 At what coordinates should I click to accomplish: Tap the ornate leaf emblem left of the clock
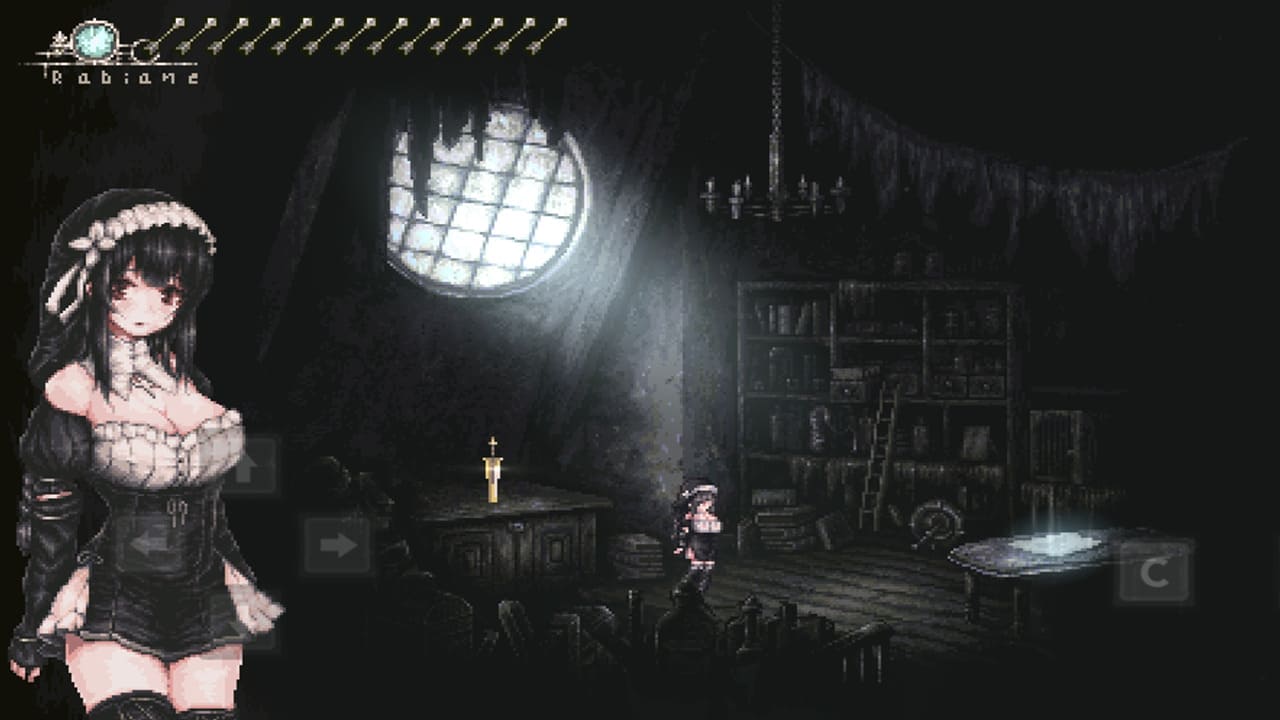(58, 40)
